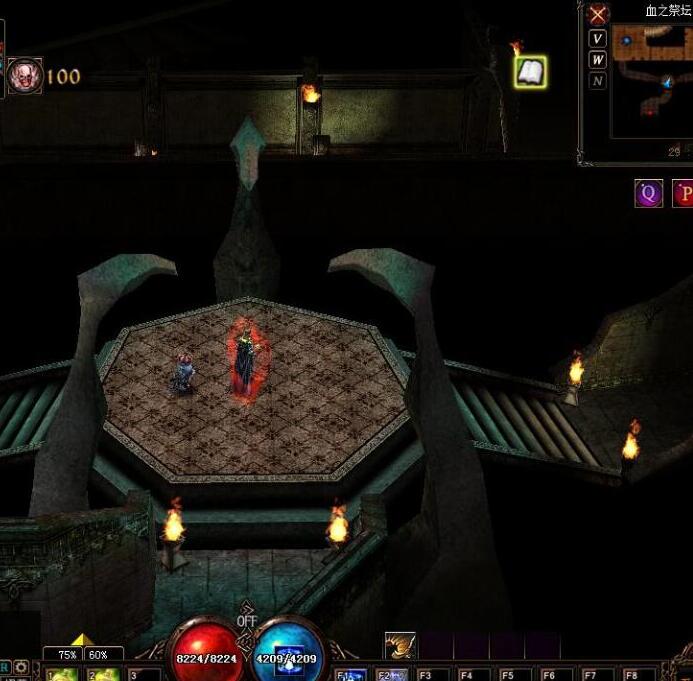
Task: Open the red P button
Action: [684, 194]
